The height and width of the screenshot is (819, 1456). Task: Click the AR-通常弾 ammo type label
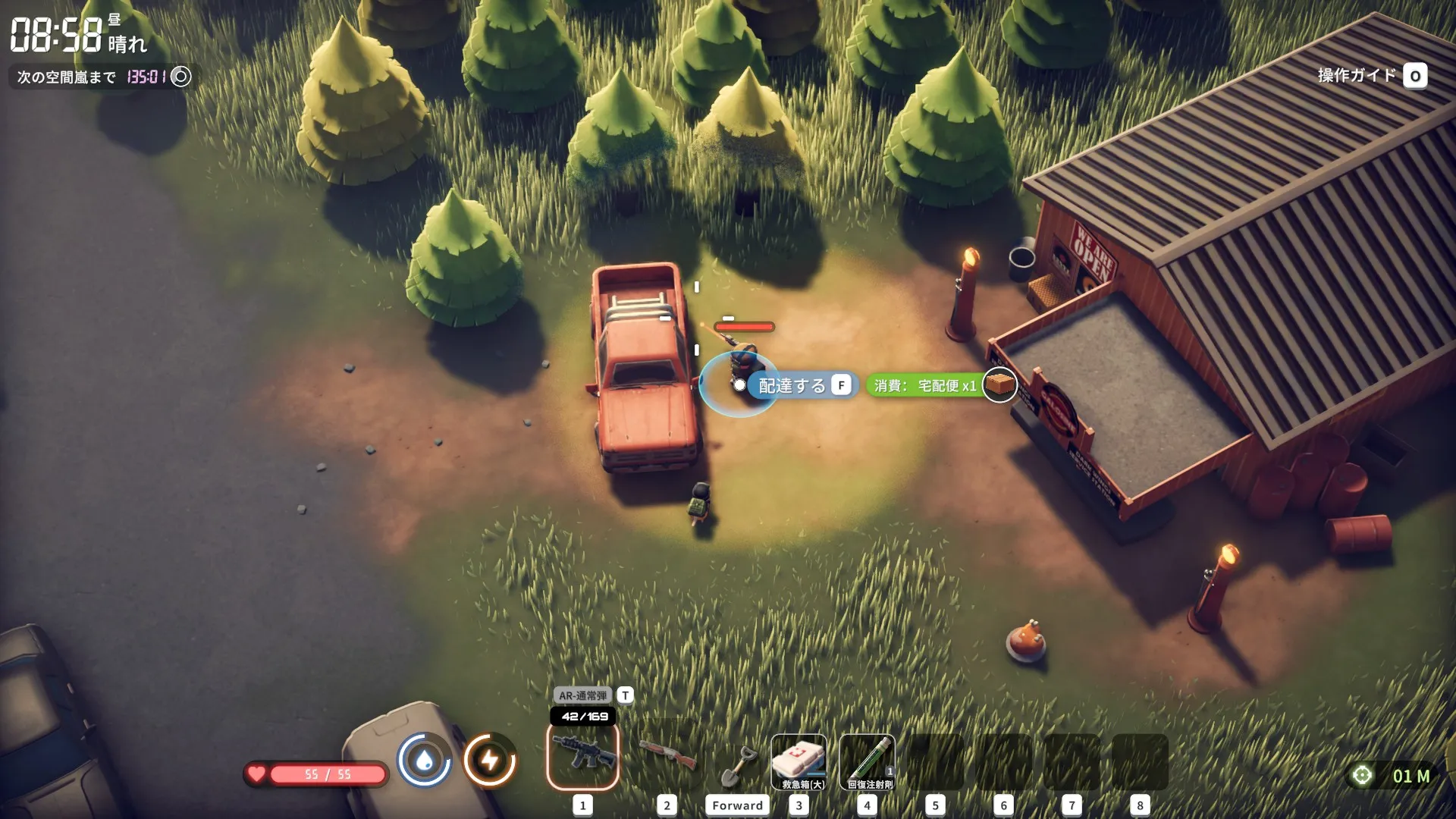point(582,695)
